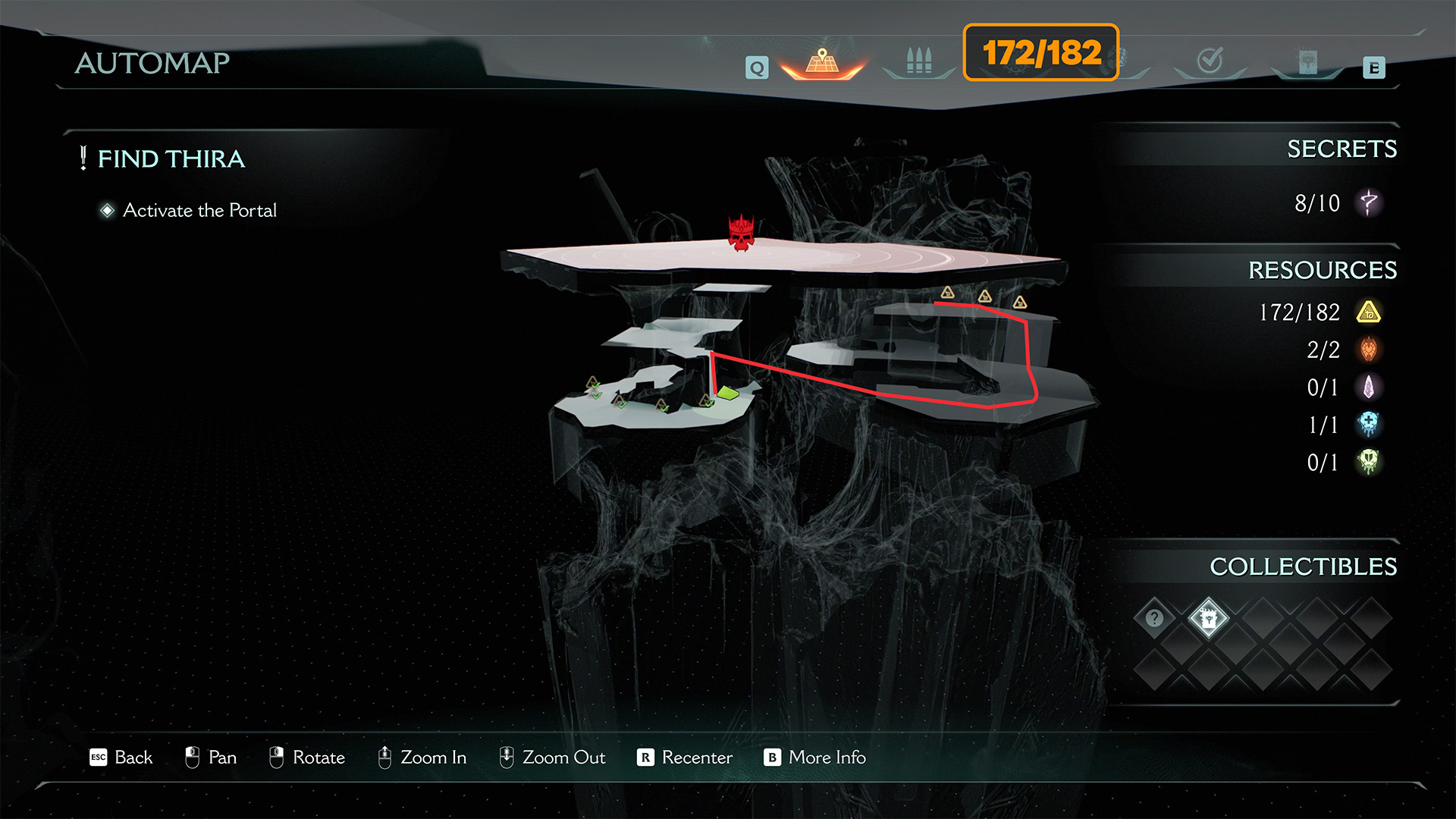This screenshot has width=1456, height=819.
Task: Select the unknown question mark collectible
Action: pos(1154,618)
